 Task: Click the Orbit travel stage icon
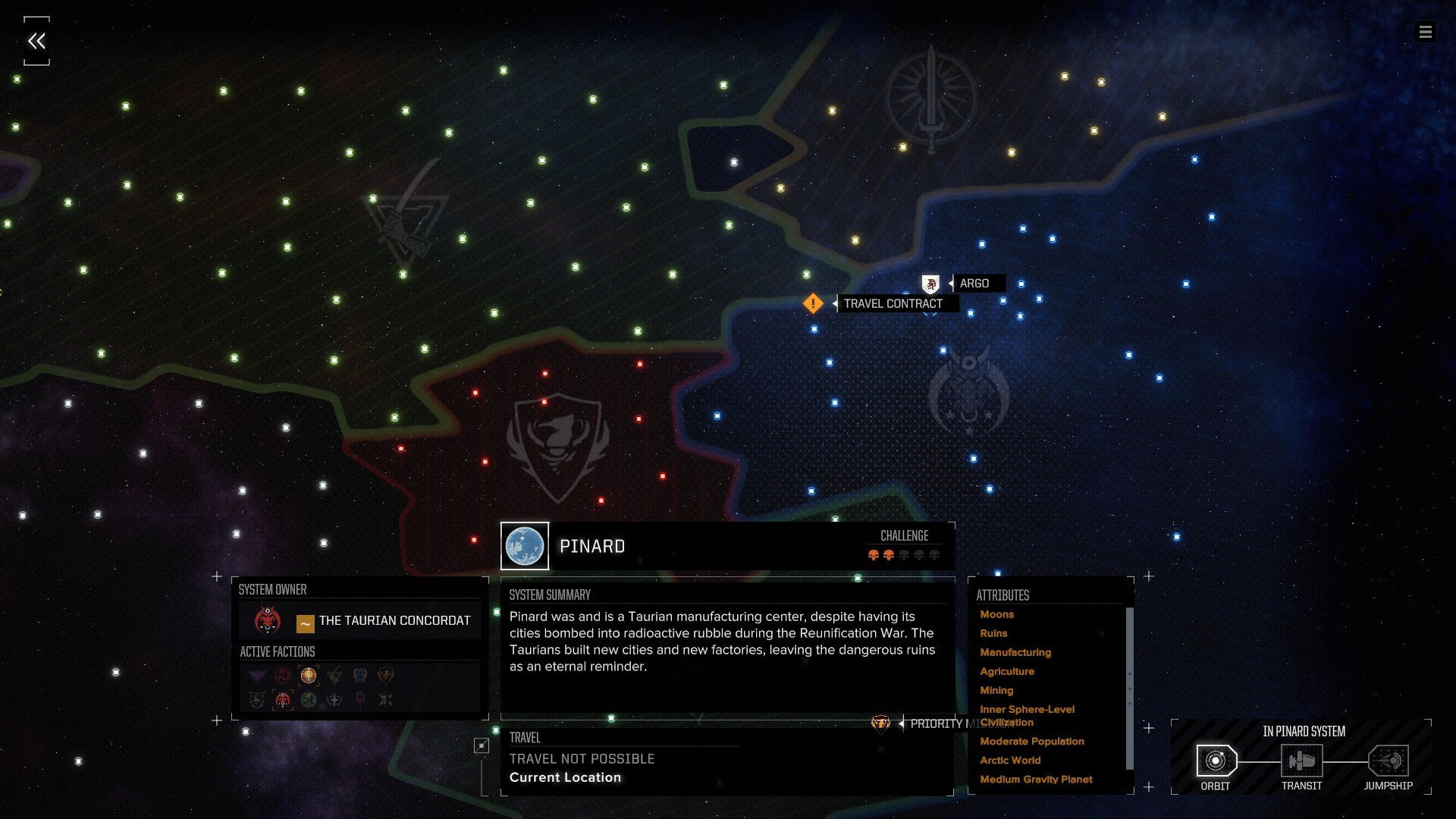point(1216,761)
